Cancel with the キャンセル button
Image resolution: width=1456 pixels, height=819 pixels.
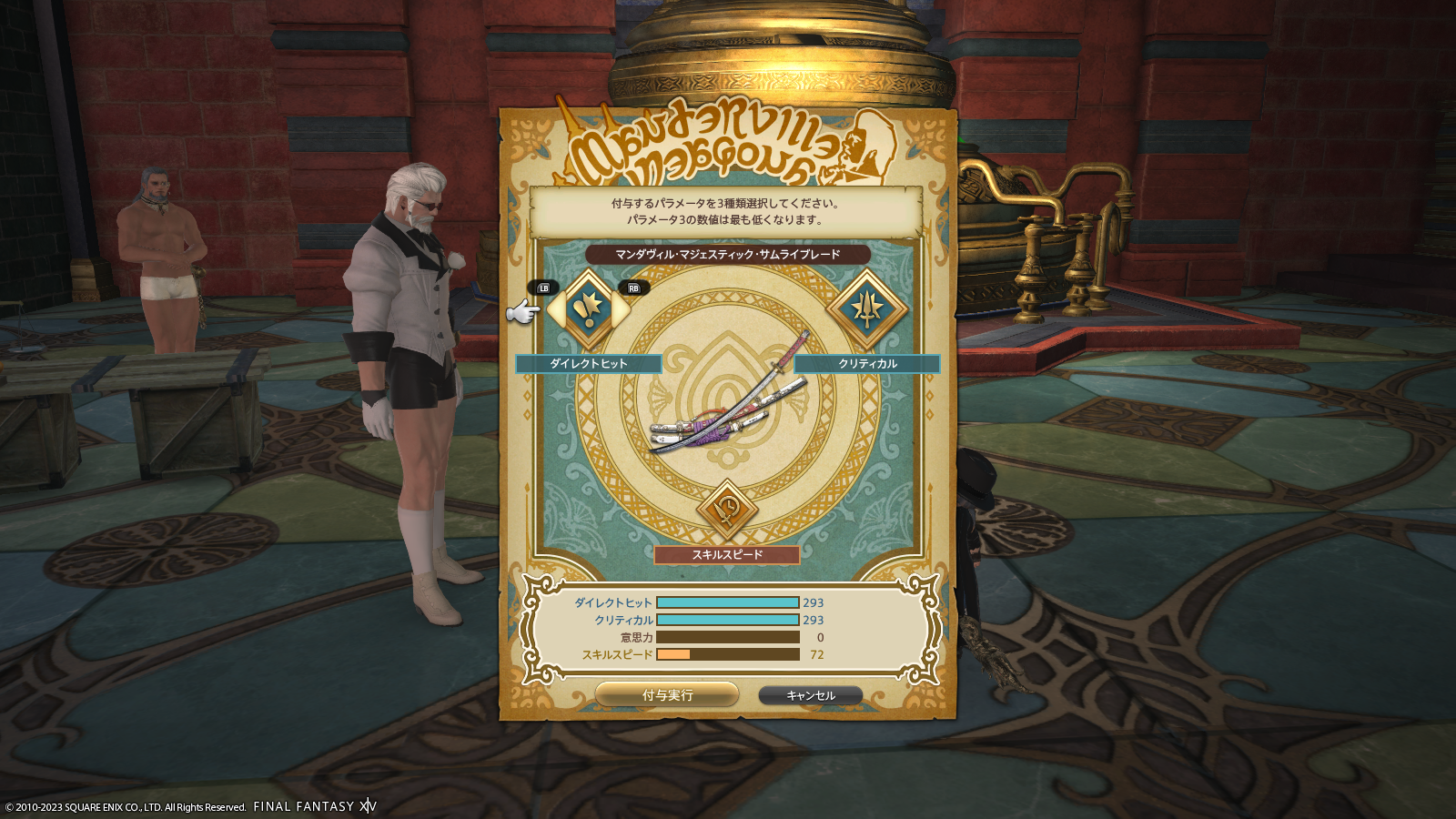[x=810, y=695]
